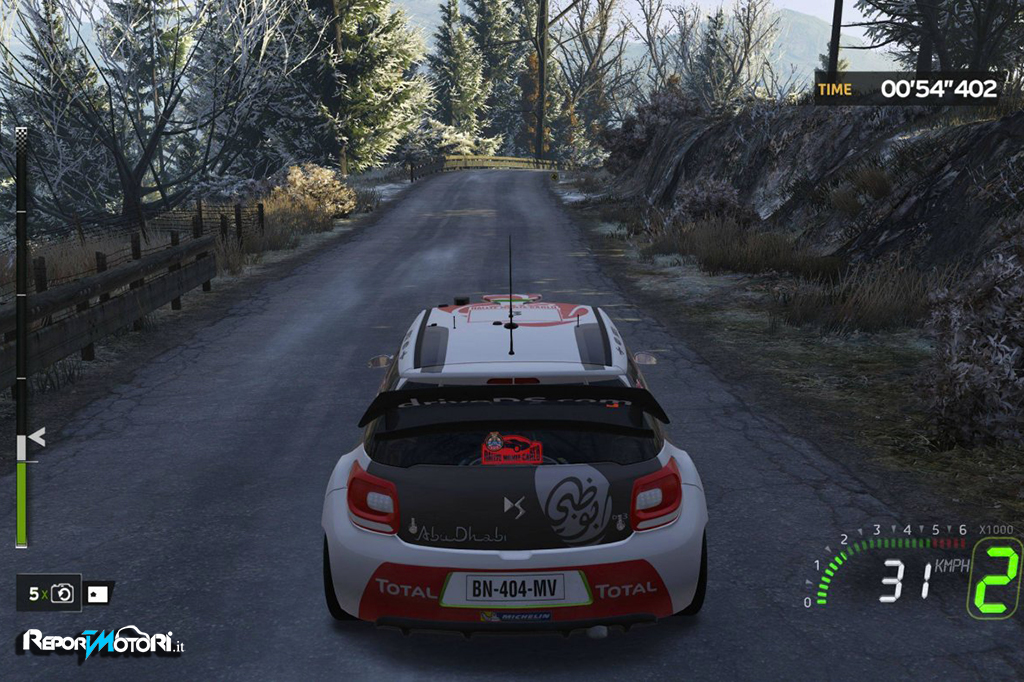Image resolution: width=1024 pixels, height=682 pixels.
Task: Activate the rewind camera icon
Action: pyautogui.click(x=62, y=594)
